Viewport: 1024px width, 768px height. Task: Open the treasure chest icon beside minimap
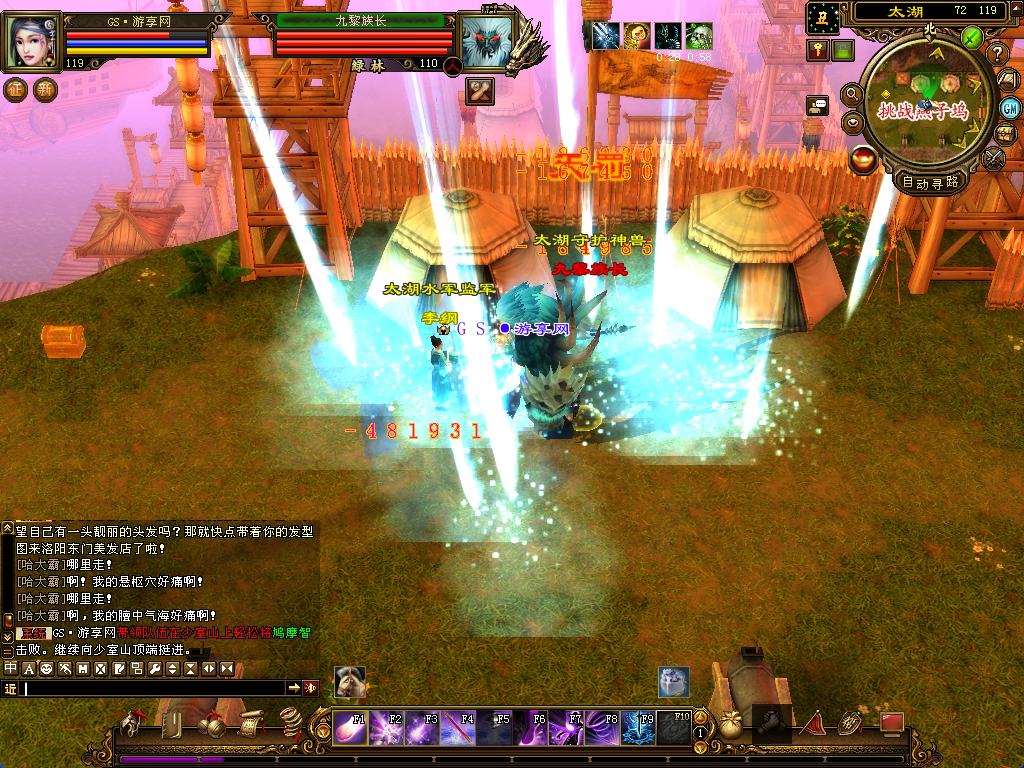point(1006,134)
